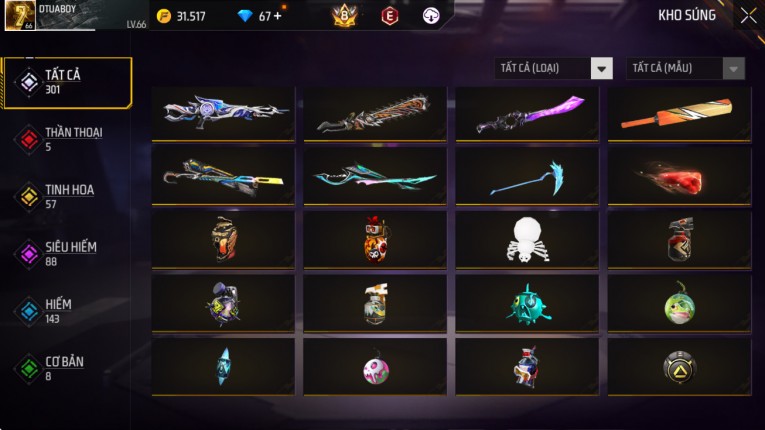Open the SIÊU HIẾM rarity tab
765x430 pixels.
tap(68, 252)
